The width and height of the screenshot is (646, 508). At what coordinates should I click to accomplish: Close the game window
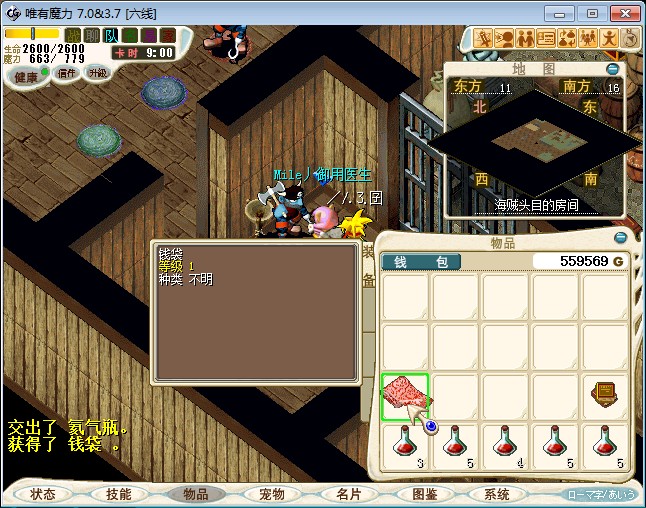click(x=624, y=13)
